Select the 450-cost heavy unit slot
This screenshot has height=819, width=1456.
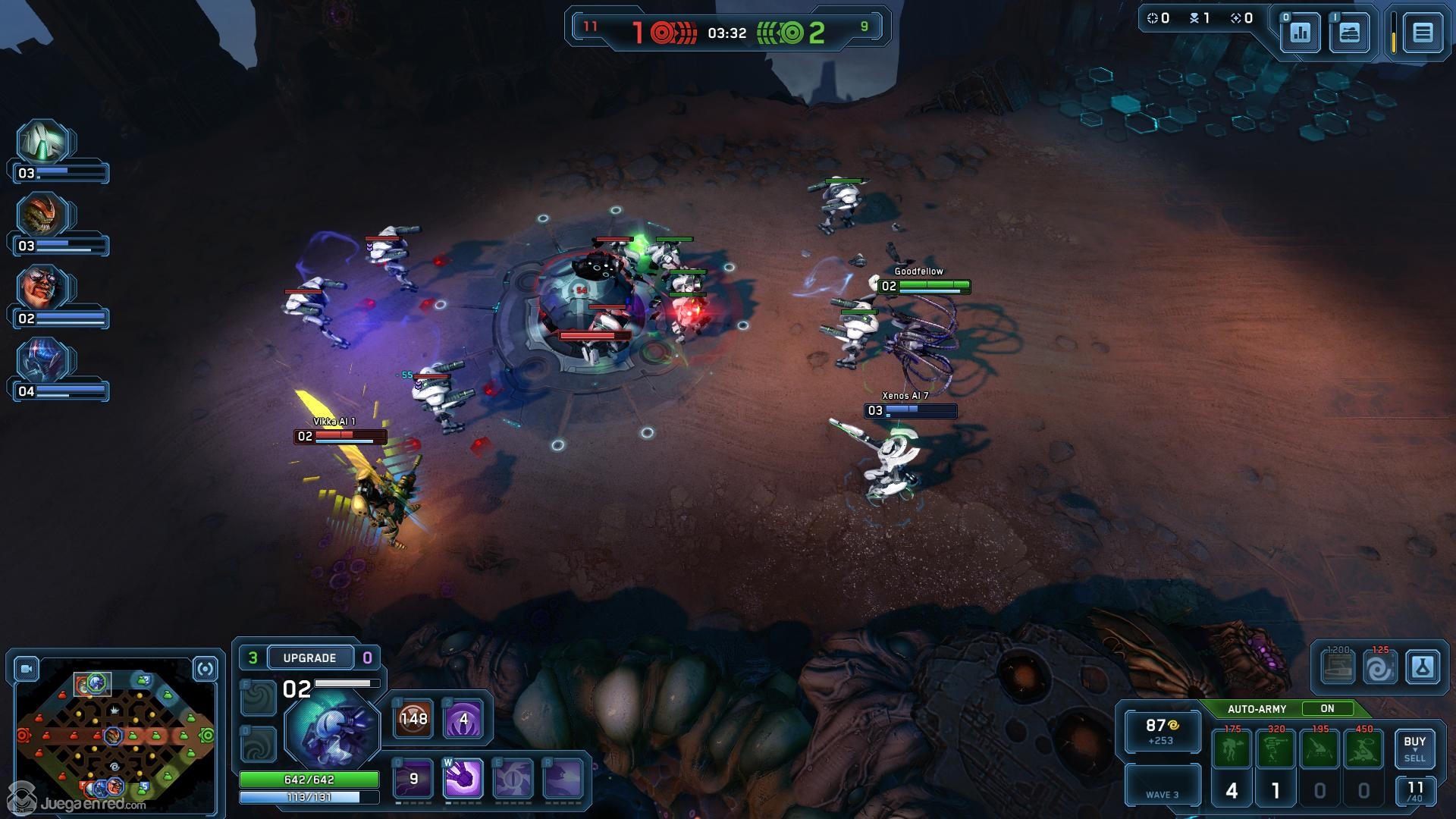[1363, 749]
